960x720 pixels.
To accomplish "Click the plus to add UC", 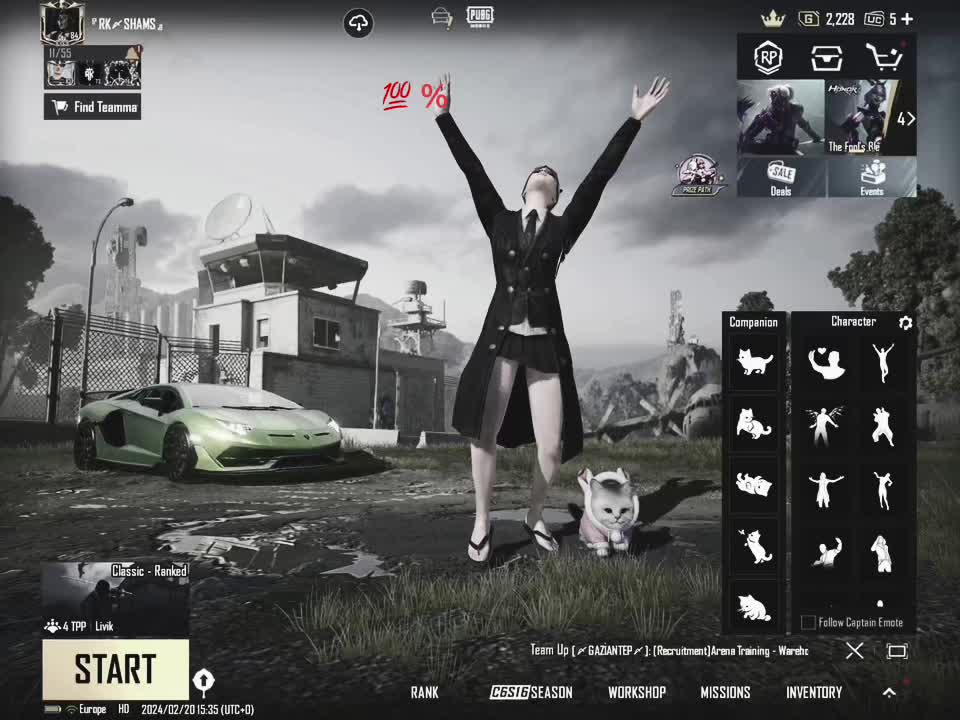I will click(907, 19).
